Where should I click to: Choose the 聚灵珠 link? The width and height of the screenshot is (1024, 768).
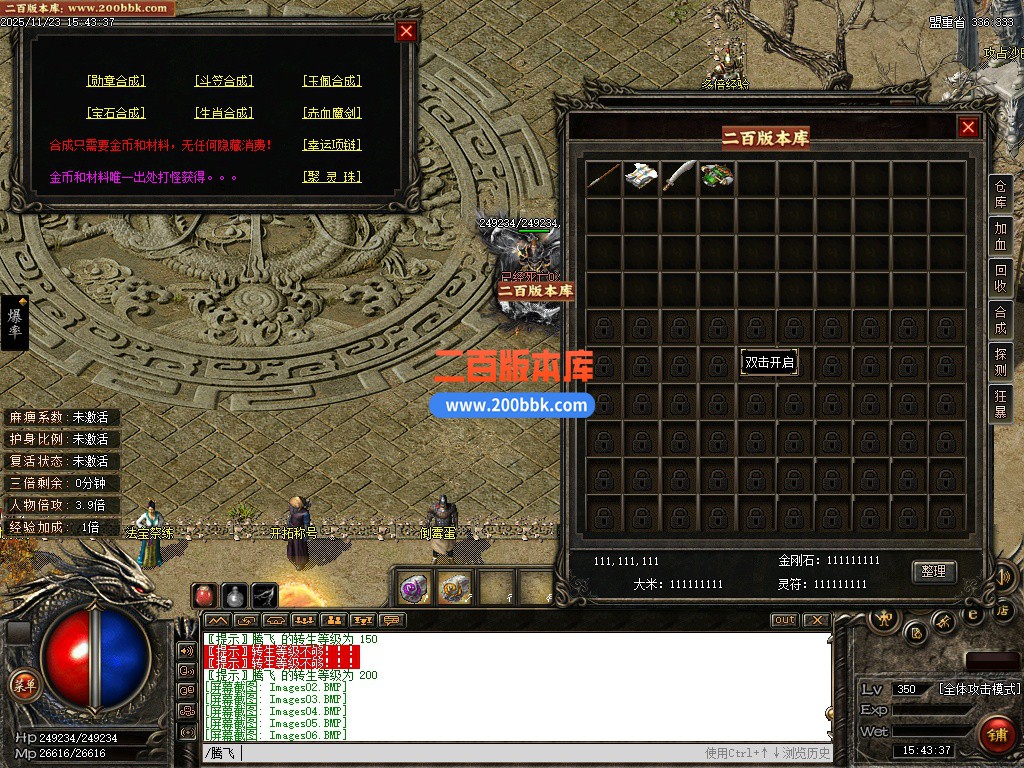tap(332, 177)
